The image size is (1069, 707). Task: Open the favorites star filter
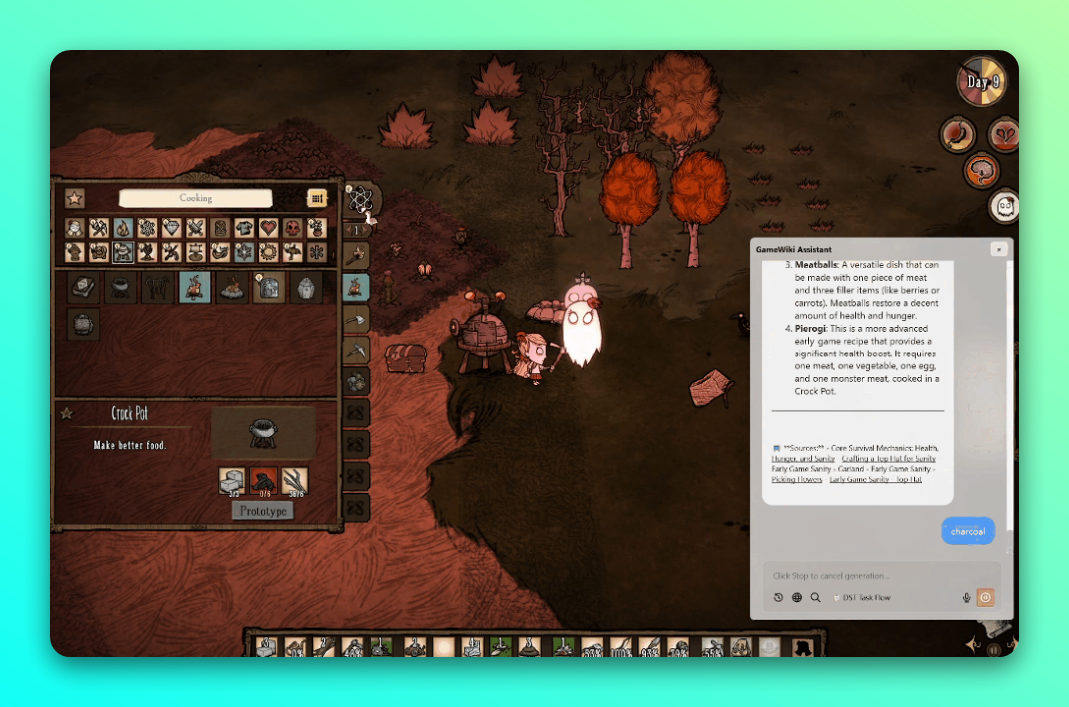pyautogui.click(x=75, y=198)
